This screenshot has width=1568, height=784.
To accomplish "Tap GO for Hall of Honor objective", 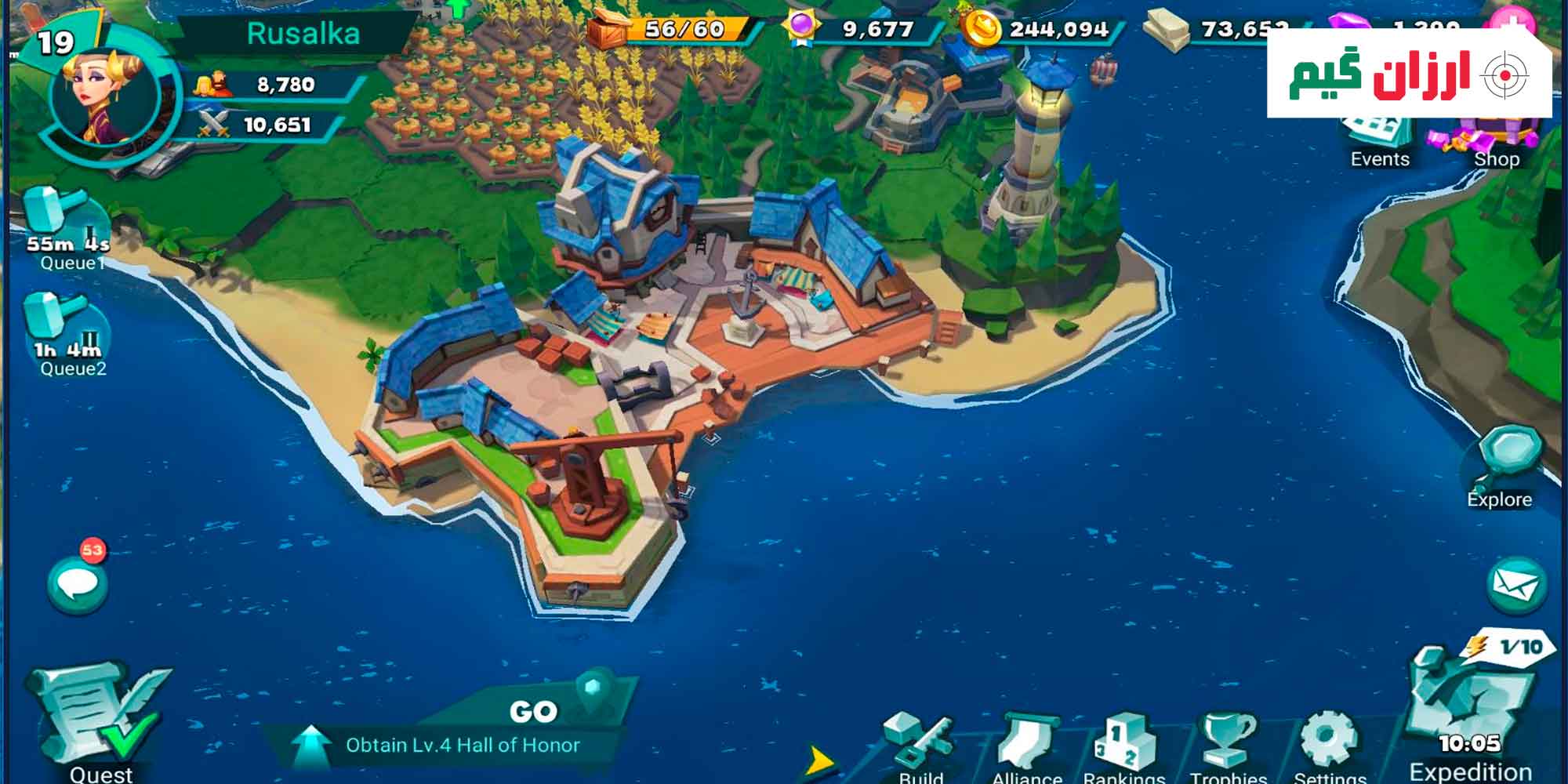I will [533, 711].
